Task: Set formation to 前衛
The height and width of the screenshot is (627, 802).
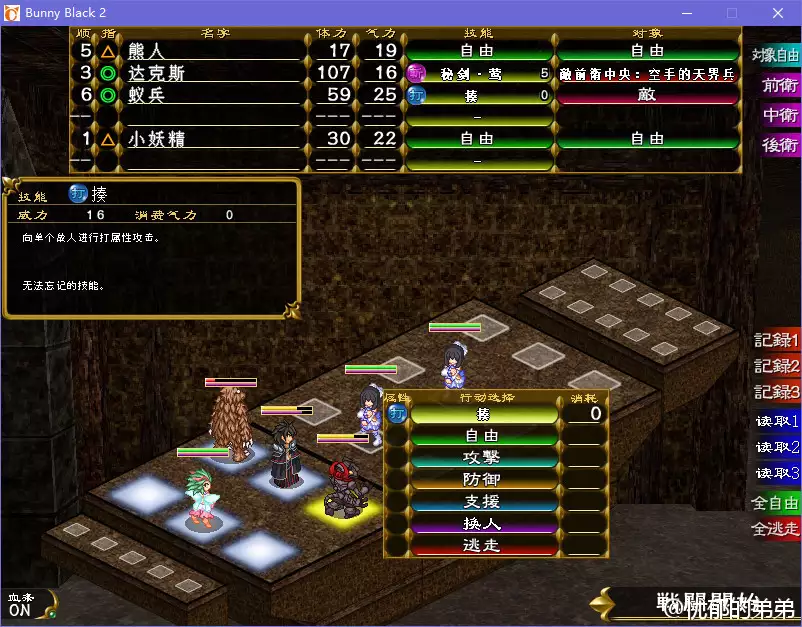Action: pos(780,85)
